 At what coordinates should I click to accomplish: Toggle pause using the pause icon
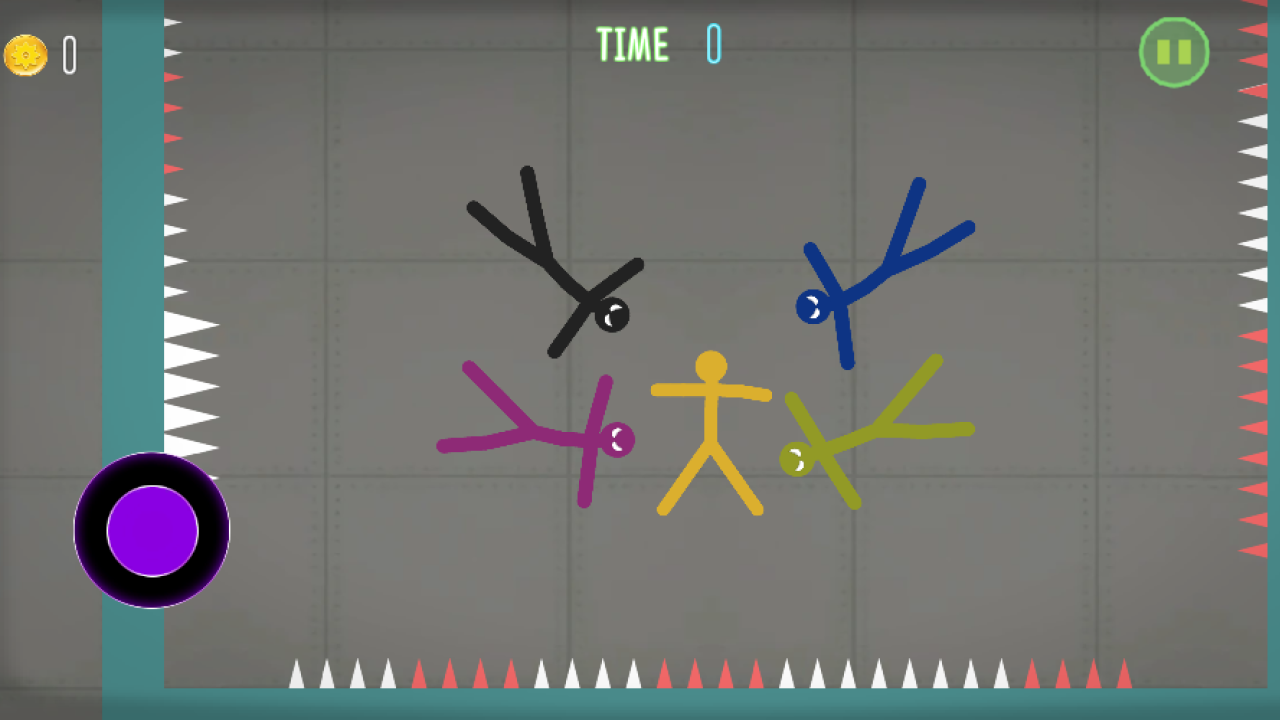(x=1174, y=52)
